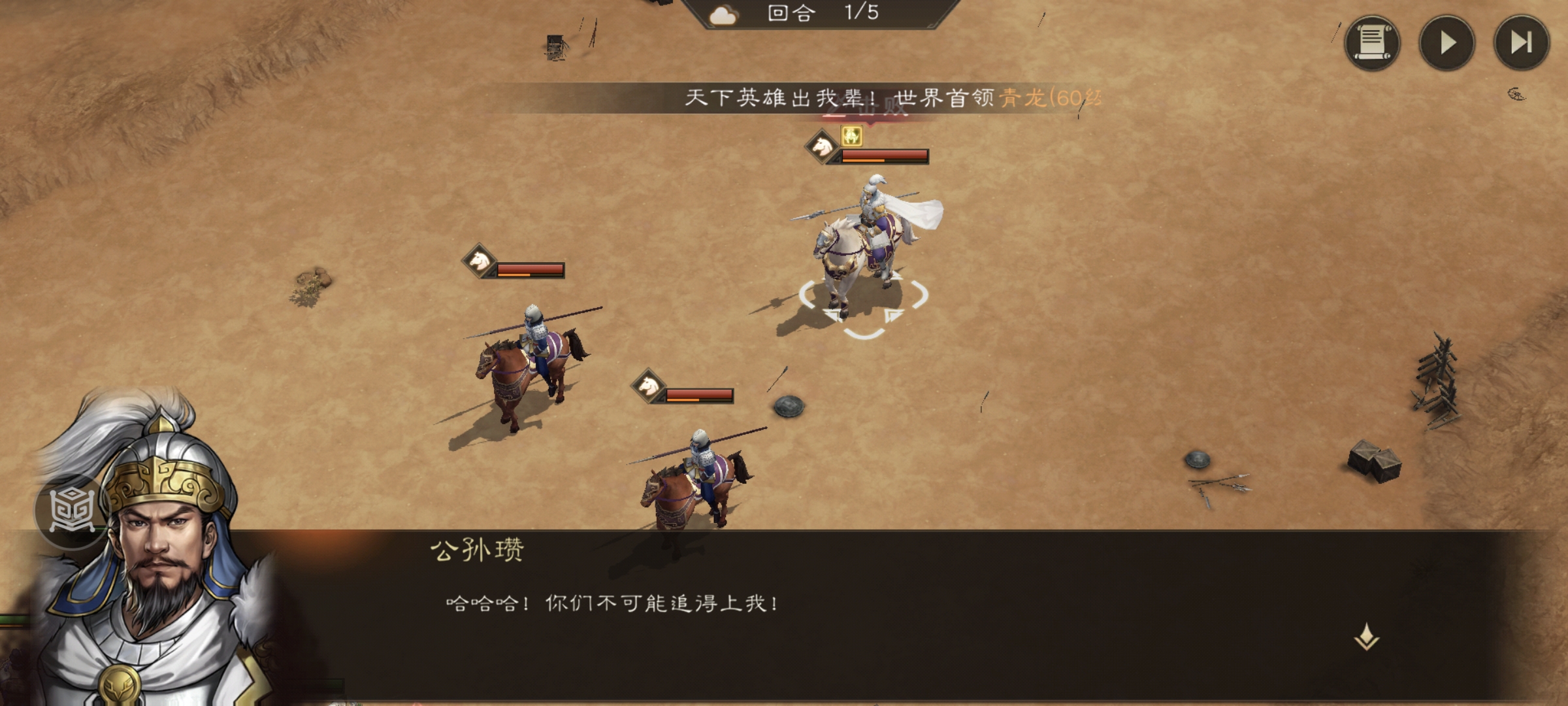1568x706 pixels.
Task: Click the white horse badge above 公孙瓒
Action: coord(821,146)
